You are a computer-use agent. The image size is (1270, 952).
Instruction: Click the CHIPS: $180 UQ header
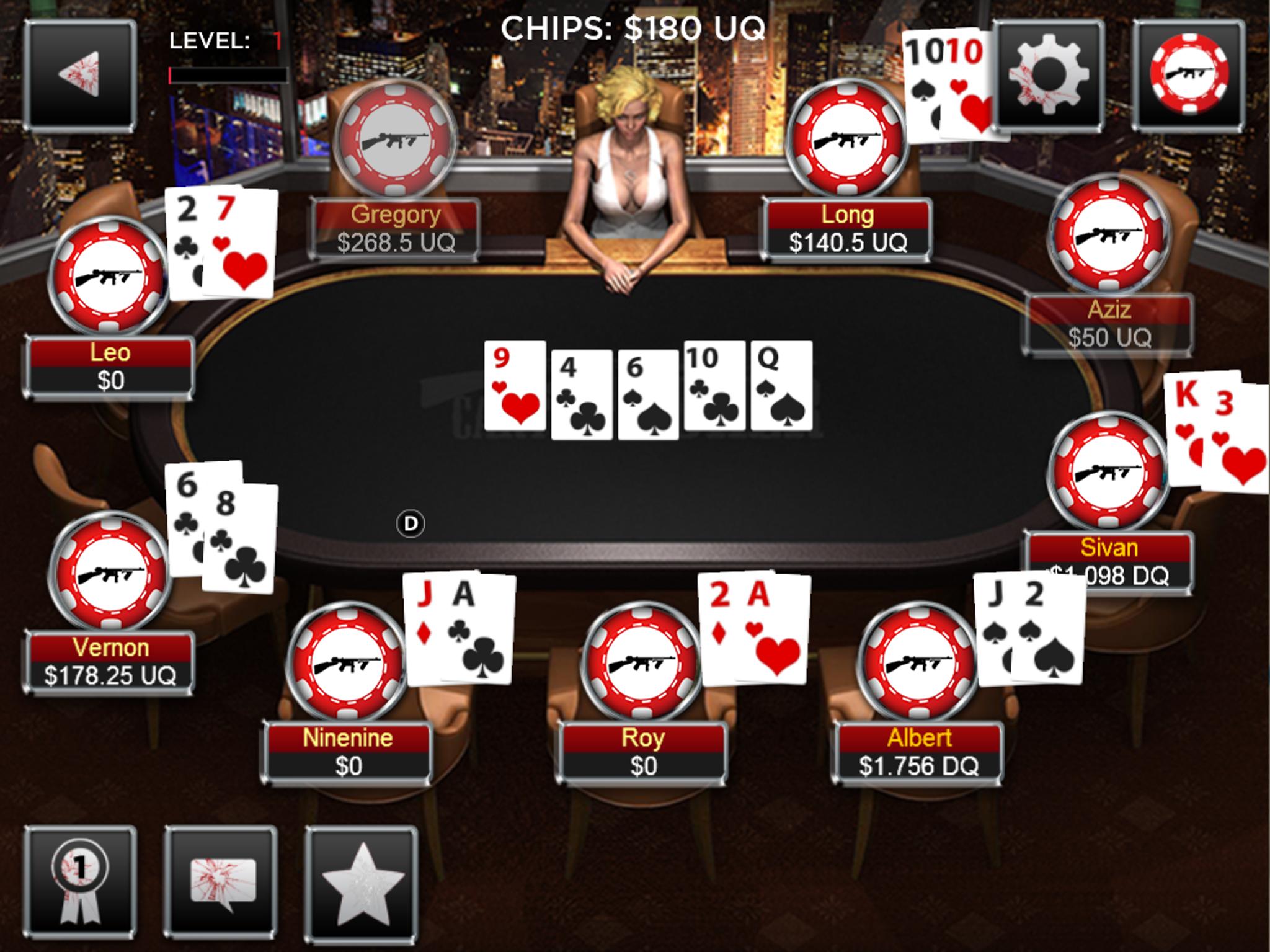(x=632, y=27)
